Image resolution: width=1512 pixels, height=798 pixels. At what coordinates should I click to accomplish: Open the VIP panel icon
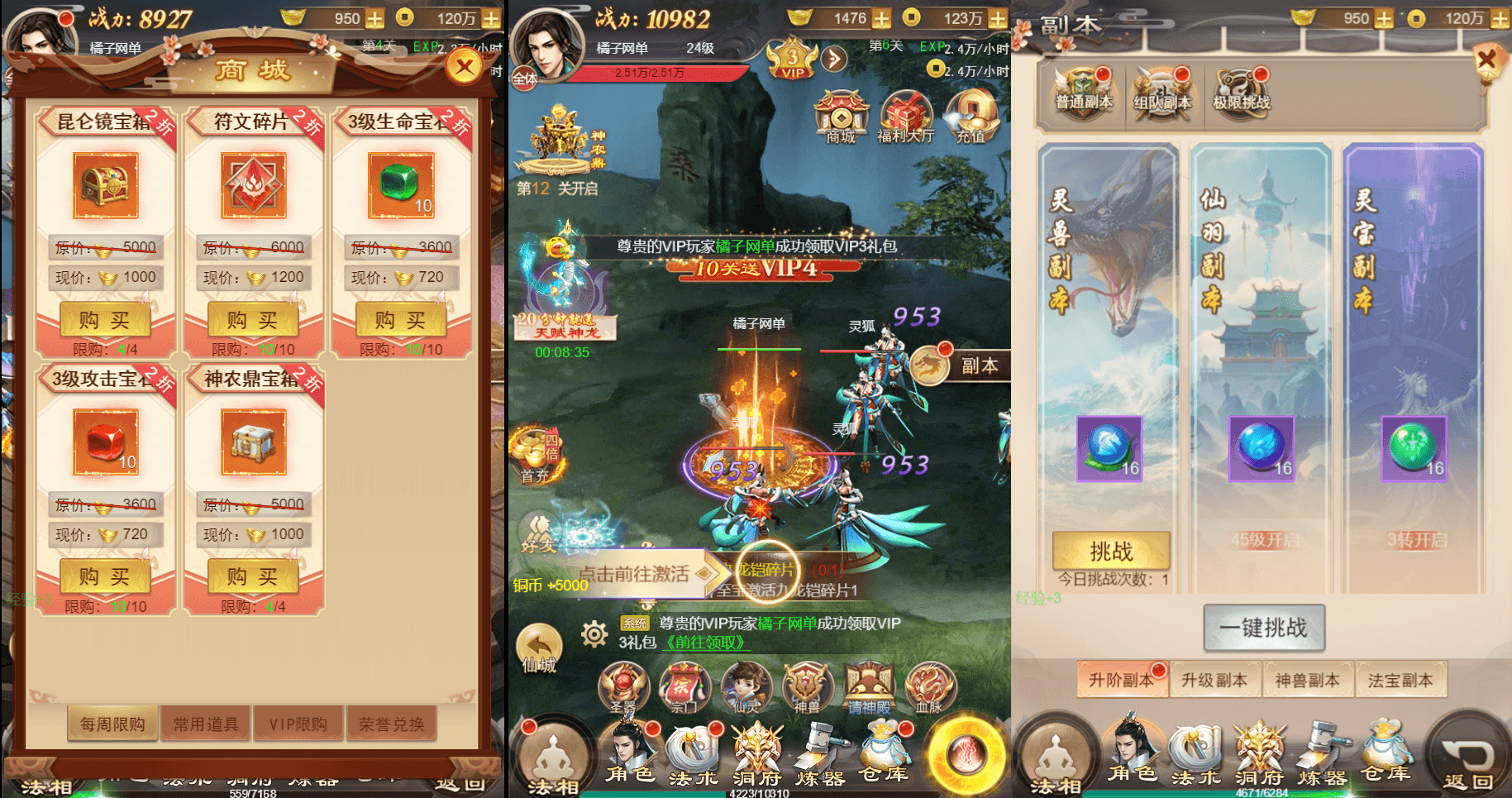point(791,60)
